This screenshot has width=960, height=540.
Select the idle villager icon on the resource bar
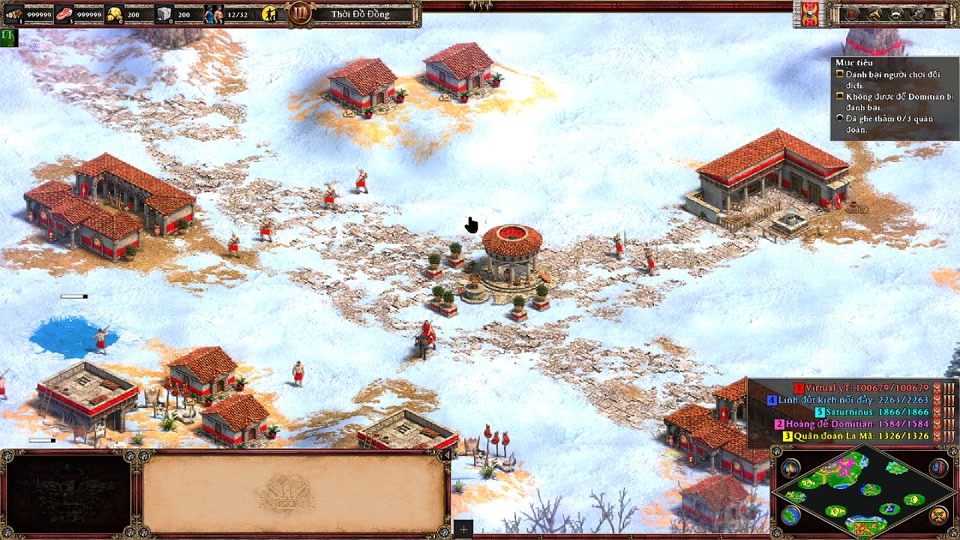269,14
